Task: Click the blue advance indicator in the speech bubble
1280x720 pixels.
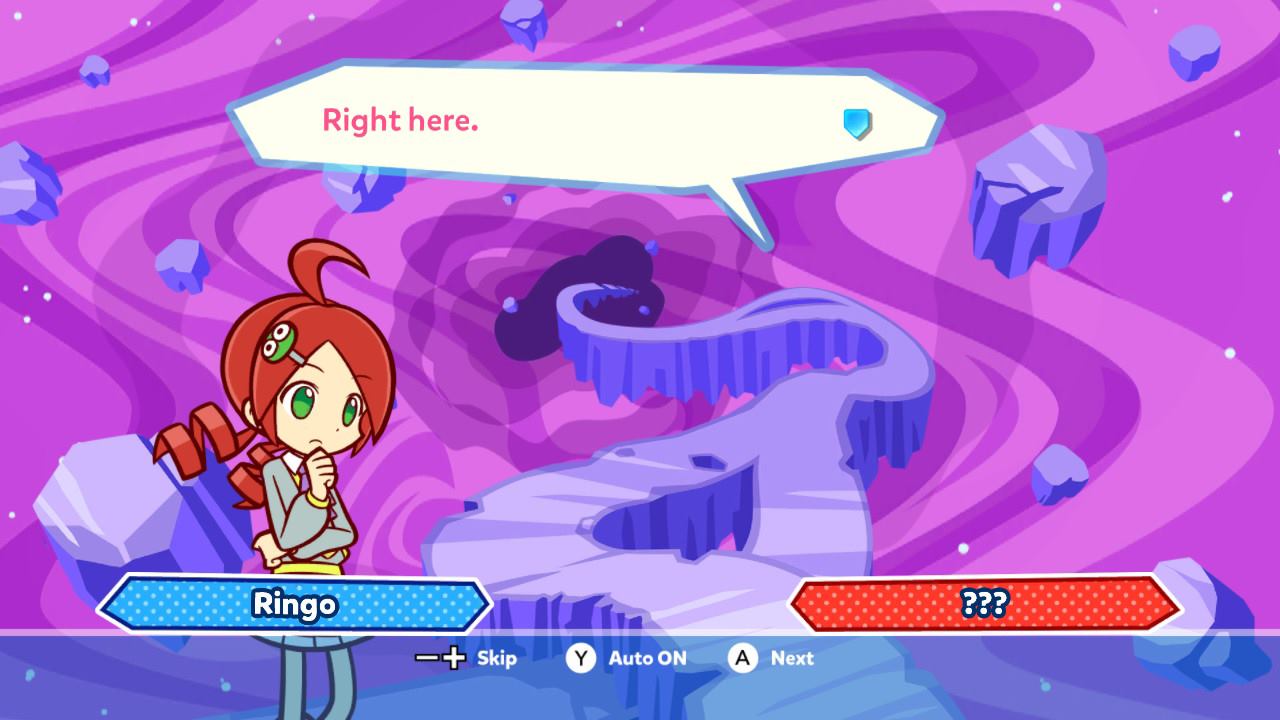Action: 857,123
